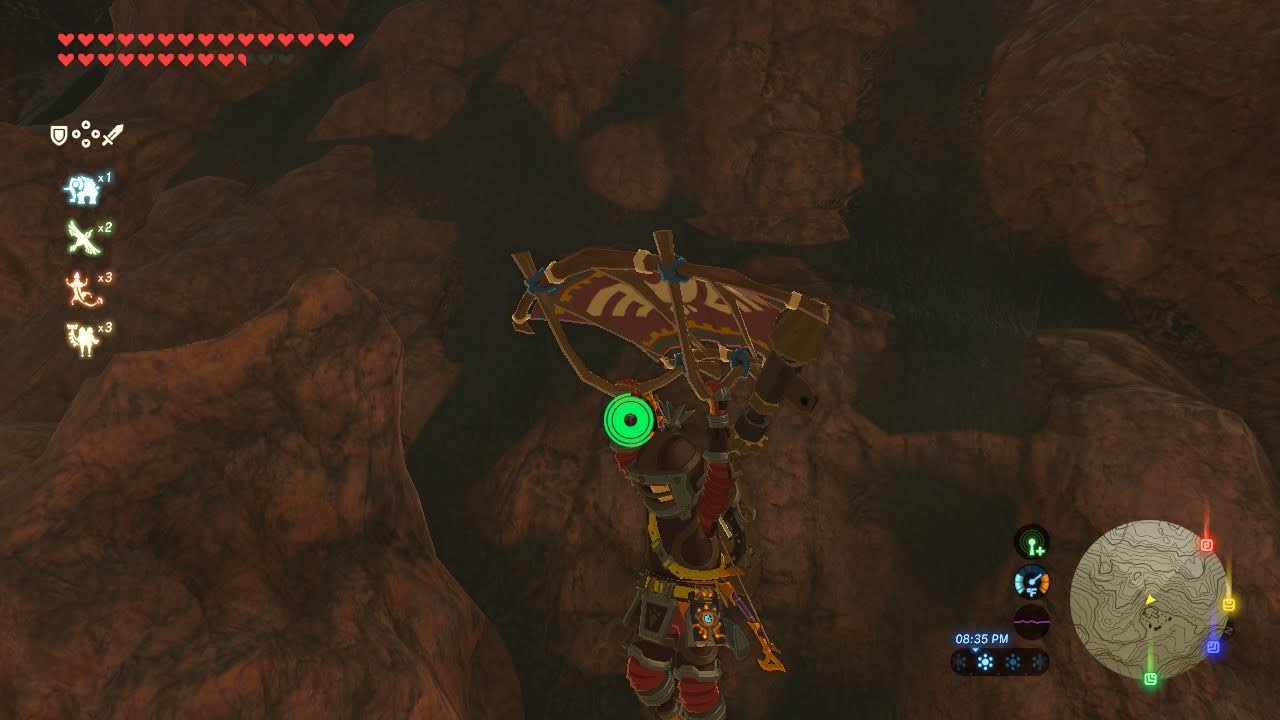This screenshot has height=720, width=1280.
Task: Select the yellow marker on minimap edge
Action: [1228, 605]
